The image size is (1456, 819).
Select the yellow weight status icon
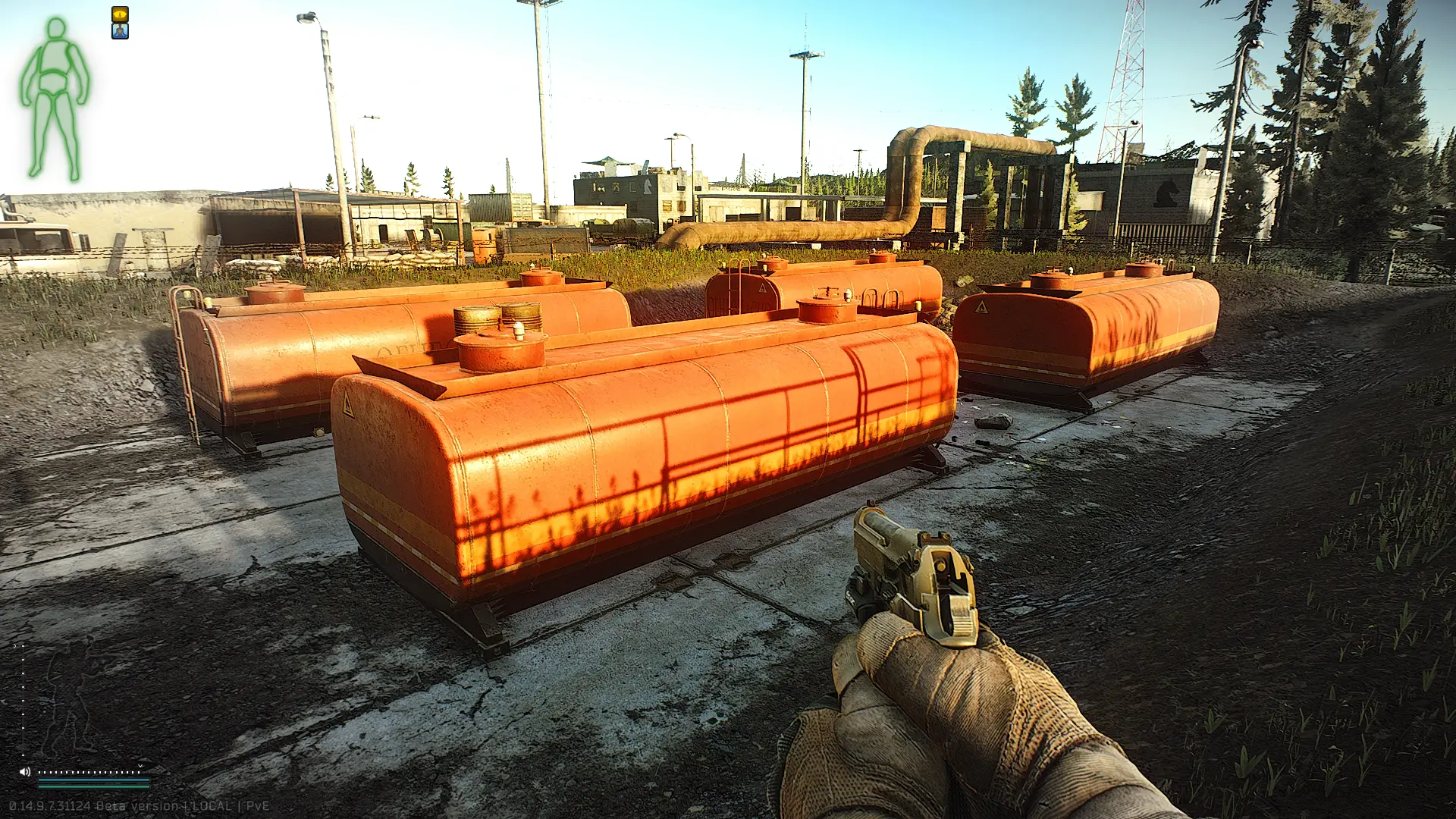(x=120, y=14)
